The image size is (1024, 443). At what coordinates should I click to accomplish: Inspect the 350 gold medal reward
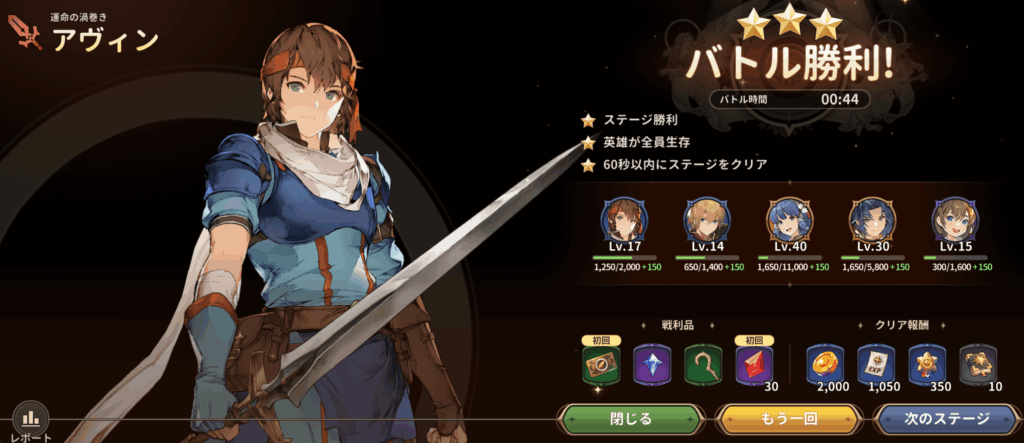point(927,364)
